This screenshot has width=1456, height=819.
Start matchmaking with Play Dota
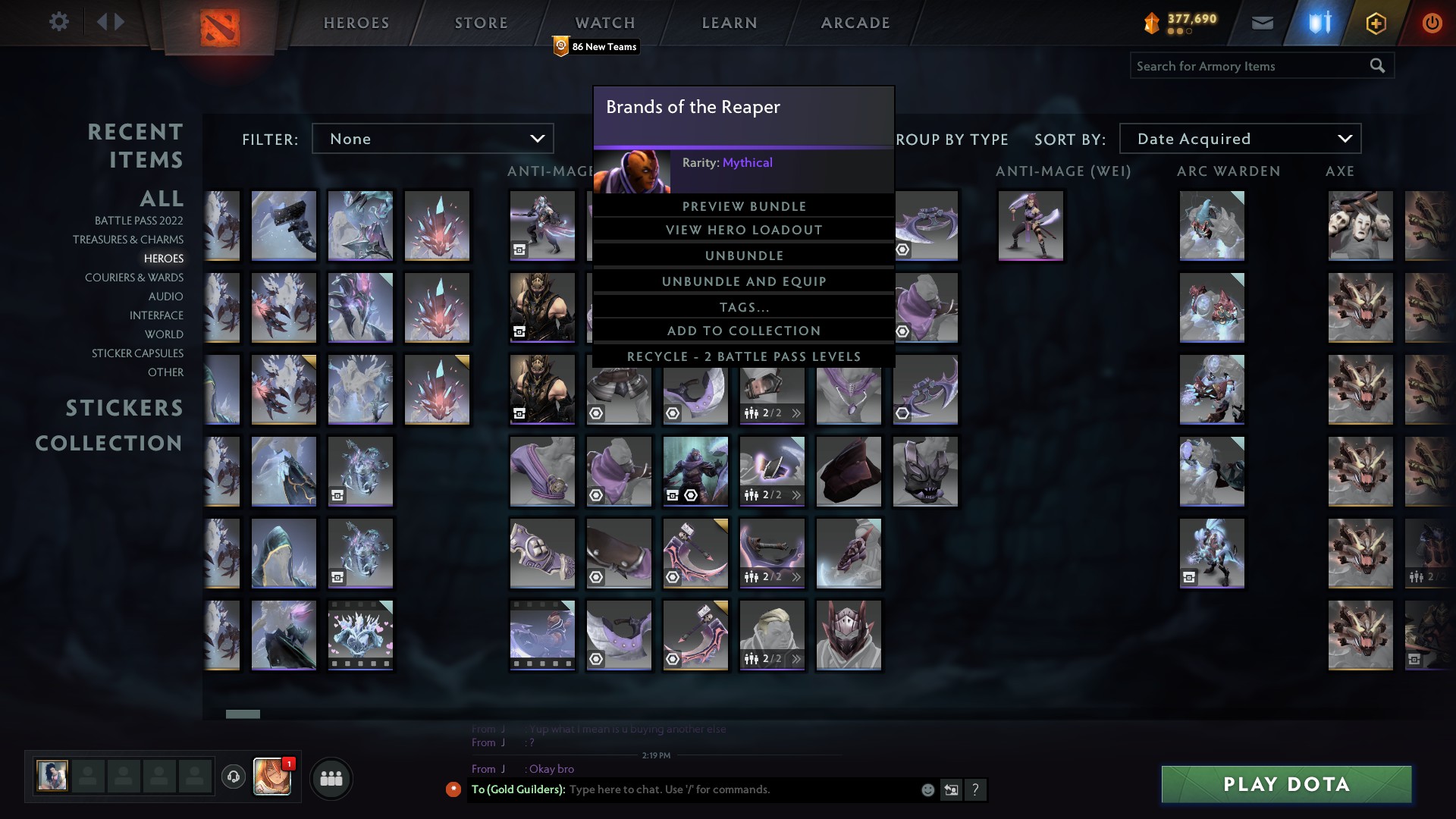click(1286, 784)
